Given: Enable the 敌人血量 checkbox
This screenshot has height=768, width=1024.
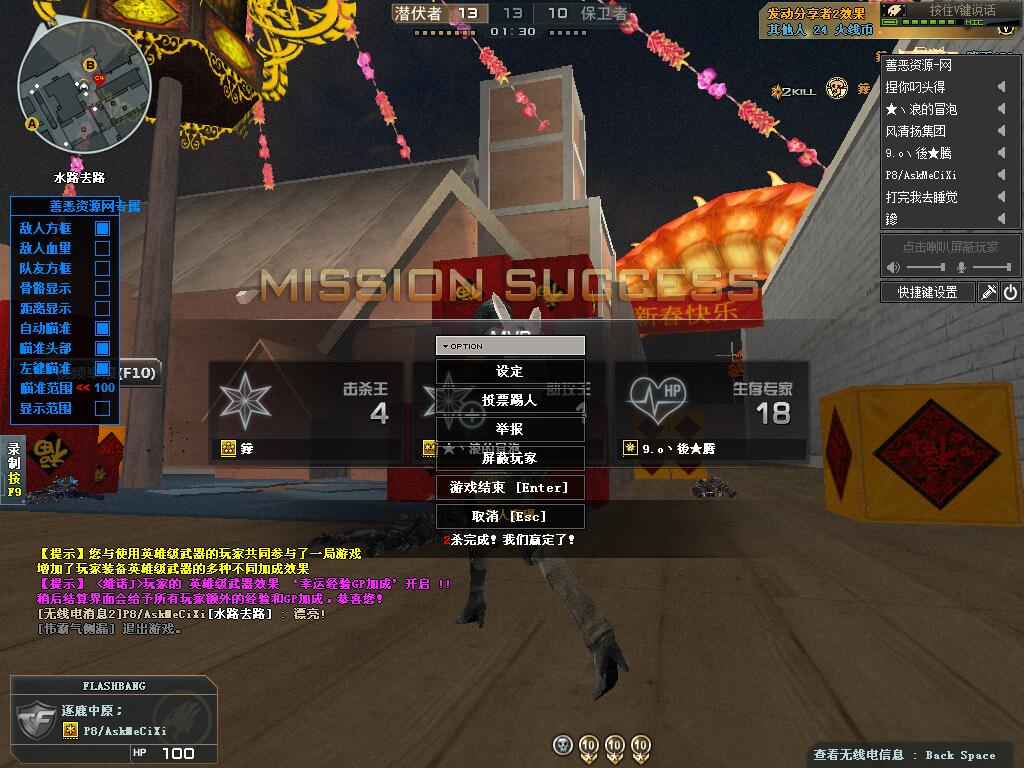Looking at the screenshot, I should [102, 248].
